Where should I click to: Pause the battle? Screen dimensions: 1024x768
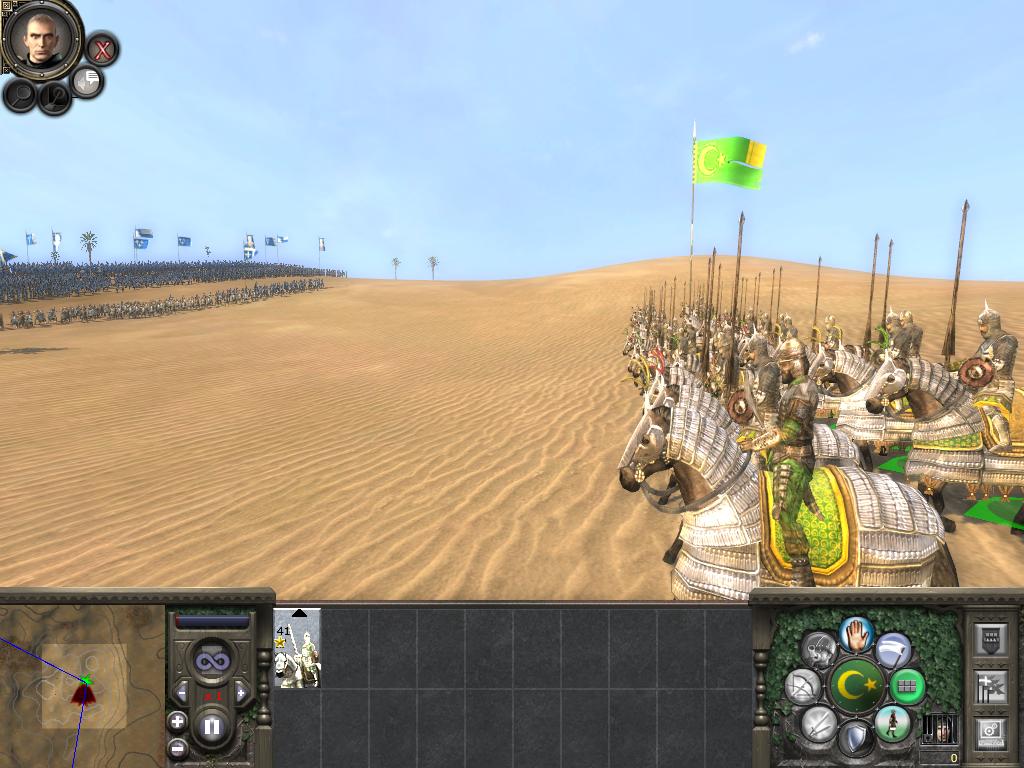point(211,727)
